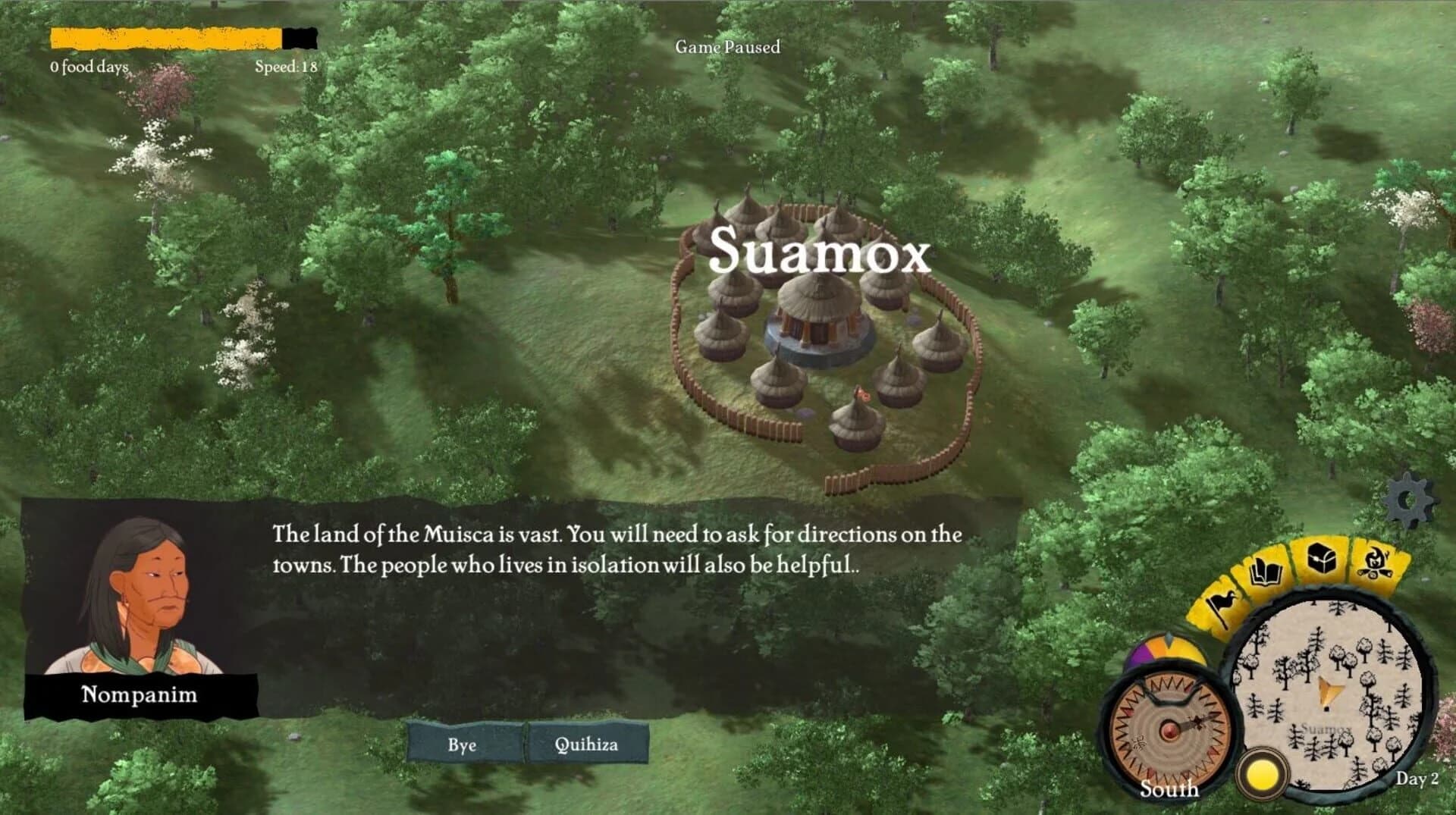Toggle the day/night sun orb
Viewport: 1456px width, 815px height.
pyautogui.click(x=1261, y=772)
